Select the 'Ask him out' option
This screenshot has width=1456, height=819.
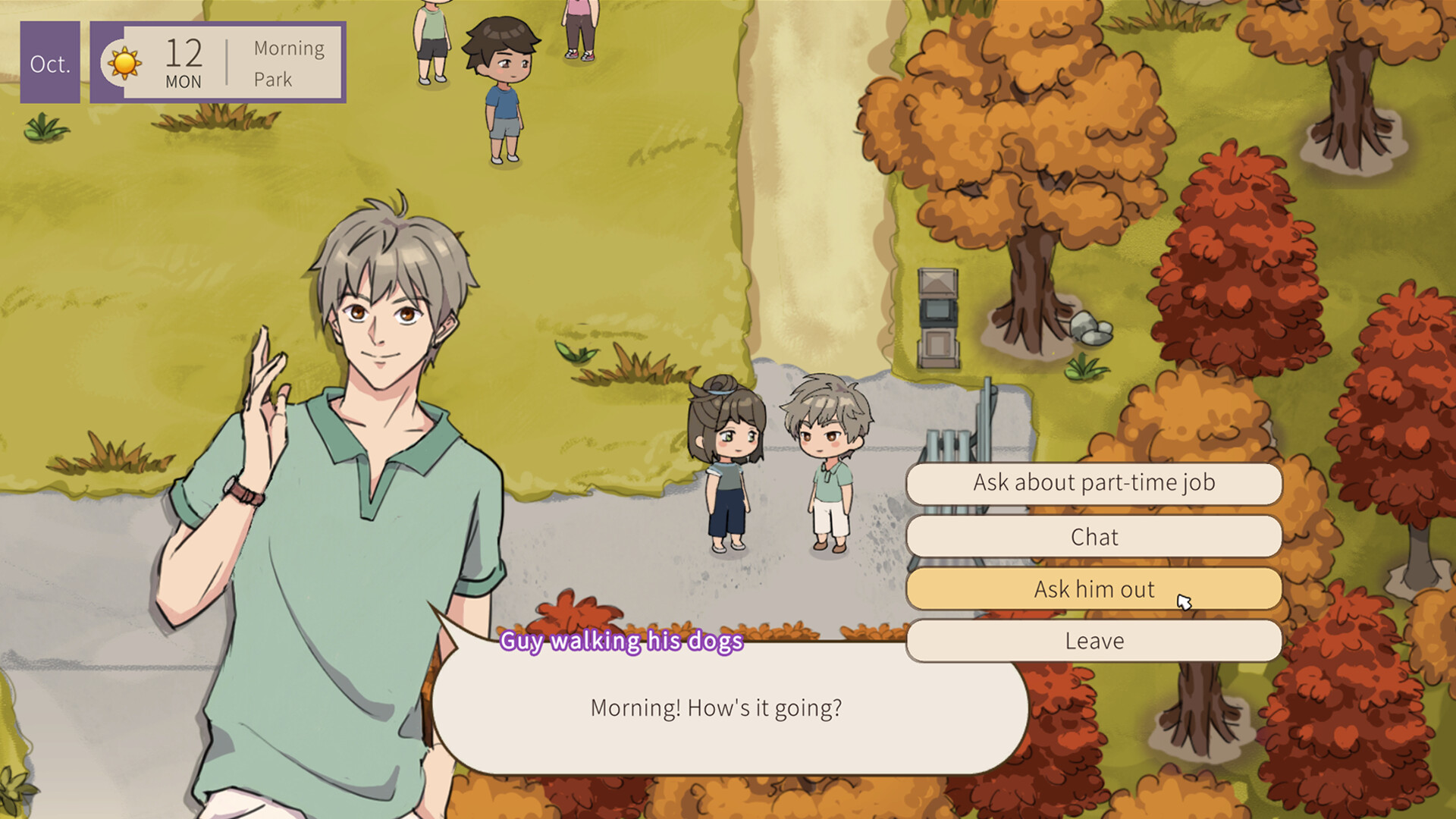[x=1094, y=589]
